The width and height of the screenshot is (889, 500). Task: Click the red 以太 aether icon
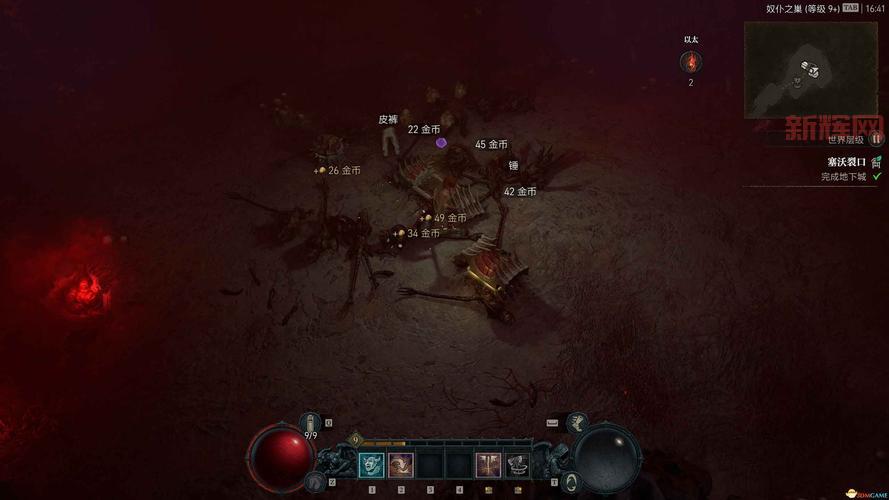point(690,63)
